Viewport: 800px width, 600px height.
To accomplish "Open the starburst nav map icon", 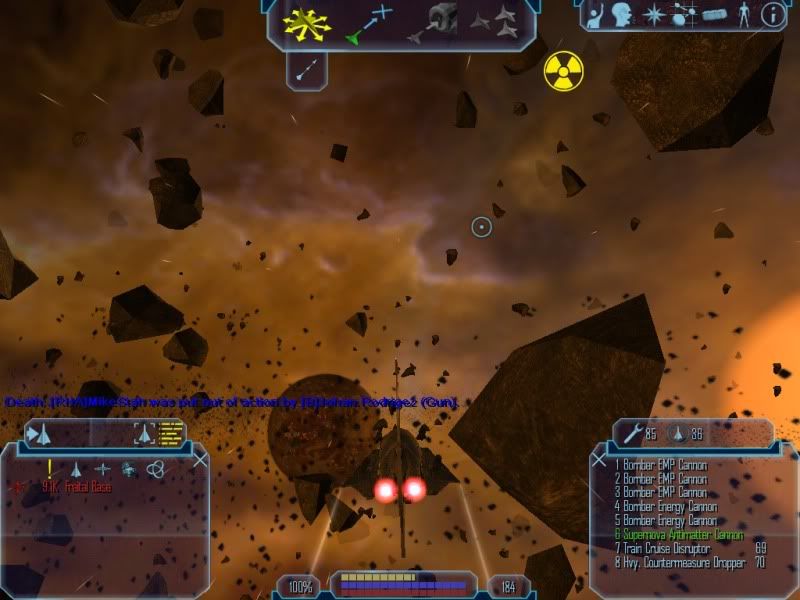I will tap(653, 14).
